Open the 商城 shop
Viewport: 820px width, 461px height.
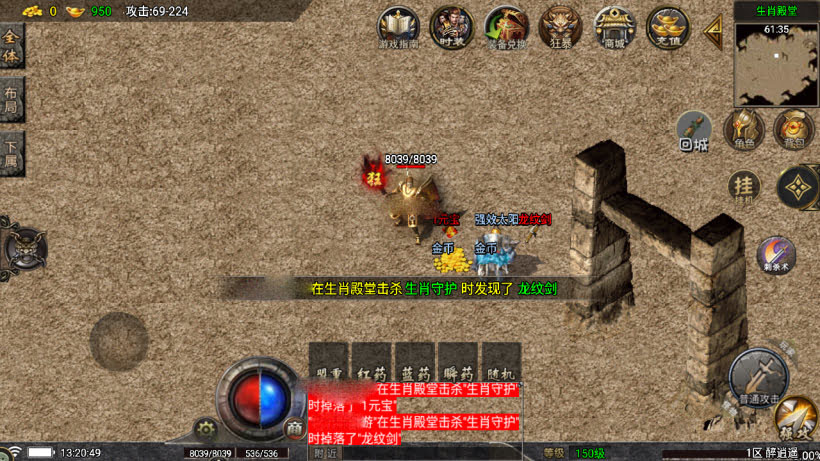click(x=613, y=27)
